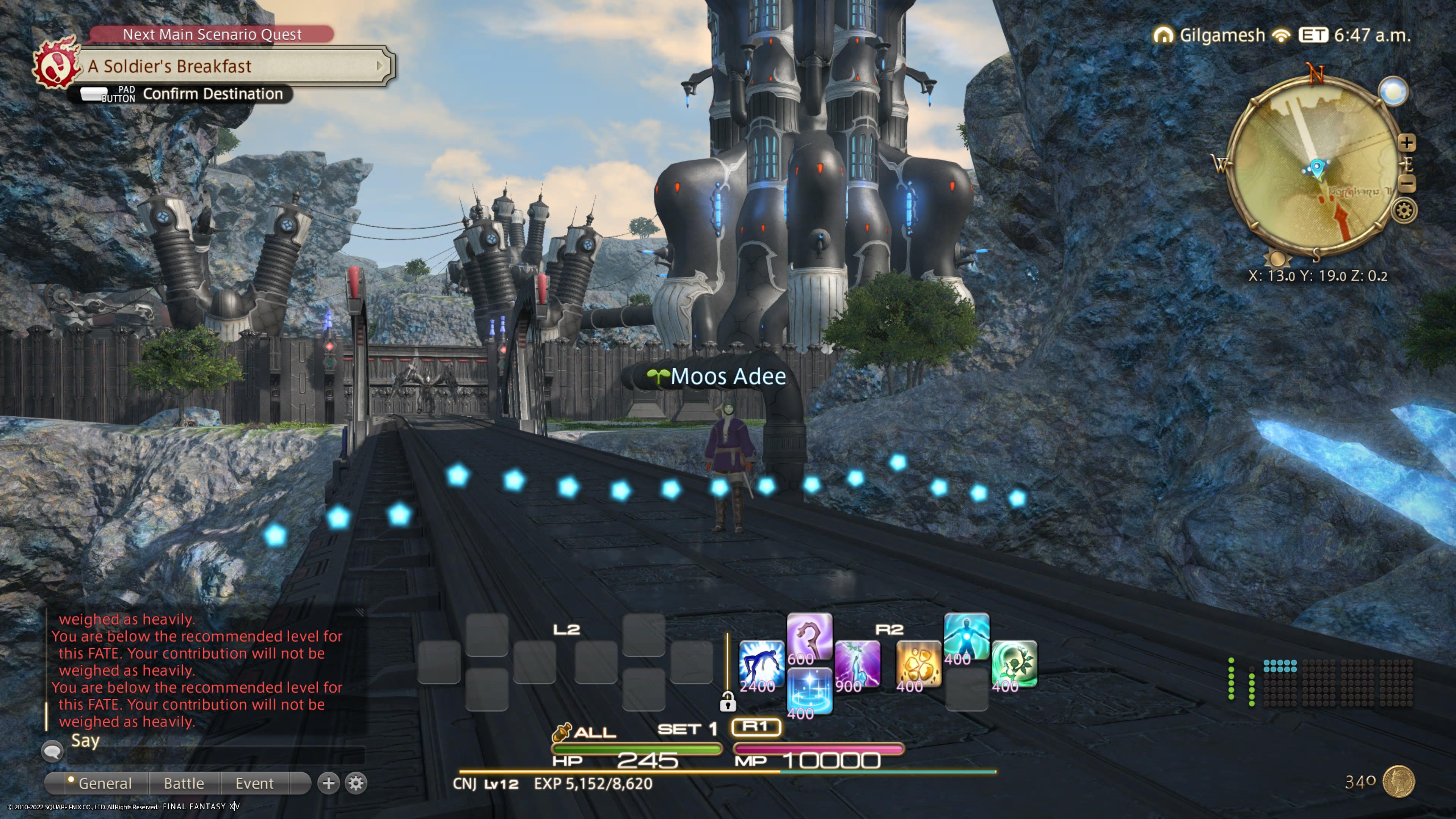This screenshot has width=1456, height=819.
Task: Use the Cure glowing body spell
Action: pyautogui.click(x=966, y=635)
